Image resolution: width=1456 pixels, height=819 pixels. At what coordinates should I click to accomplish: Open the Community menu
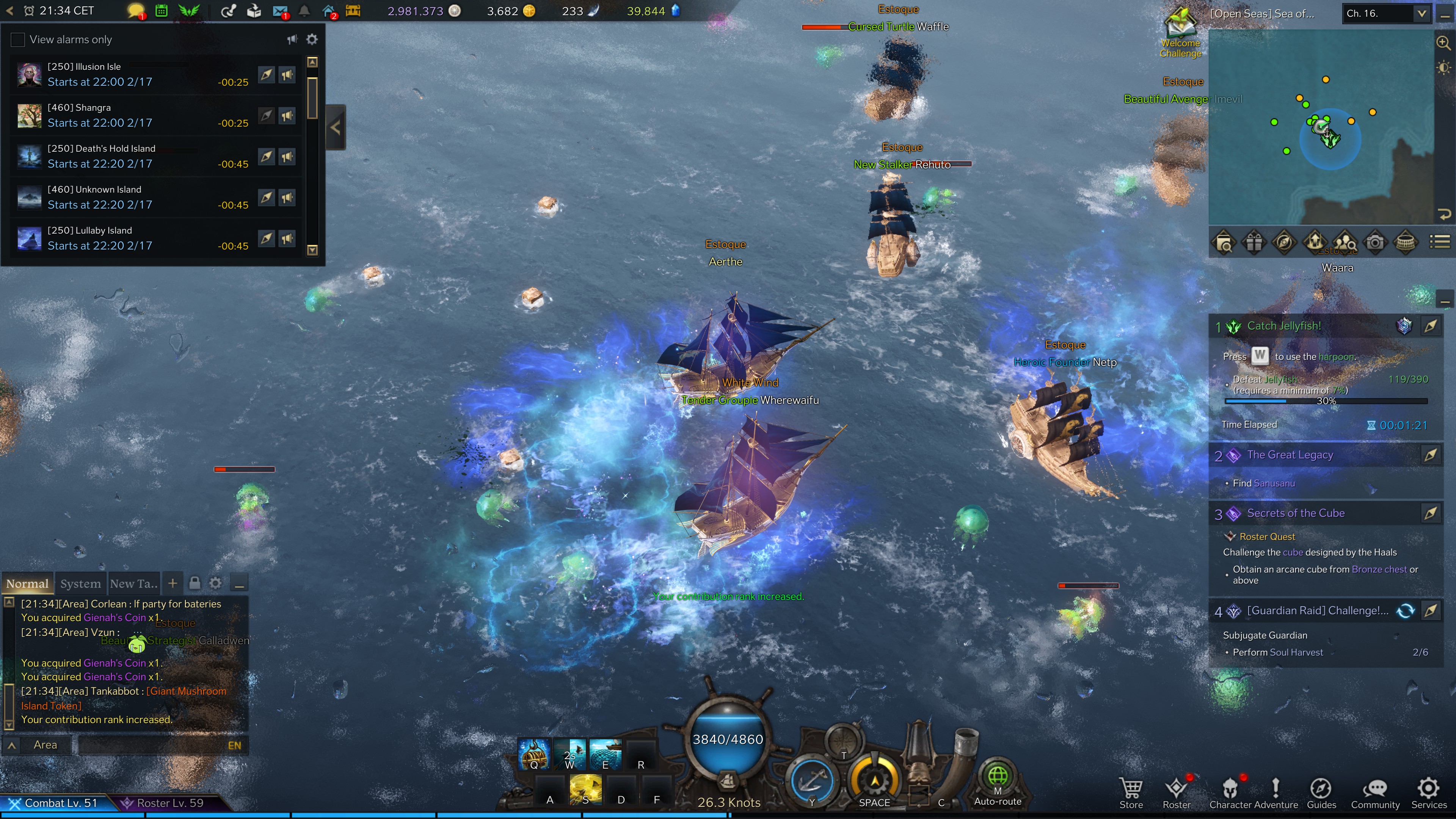1375,792
